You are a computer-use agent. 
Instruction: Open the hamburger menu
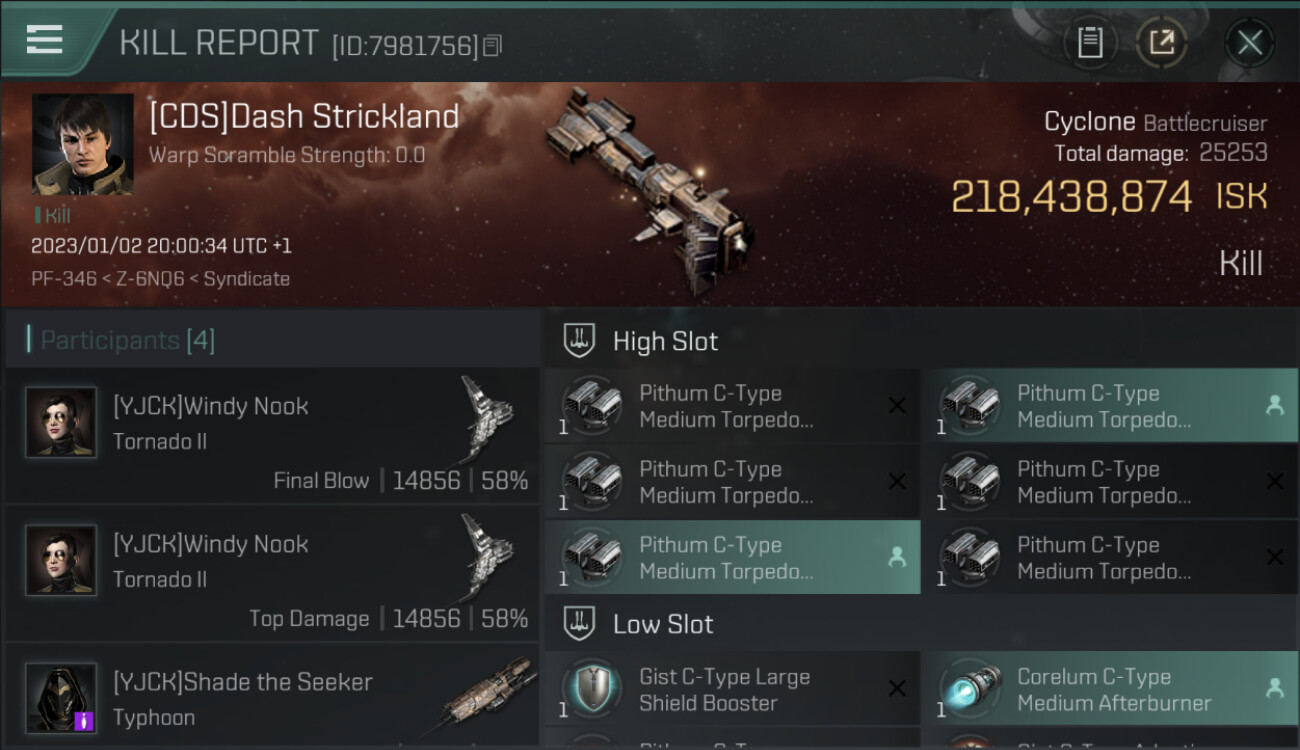pos(45,40)
